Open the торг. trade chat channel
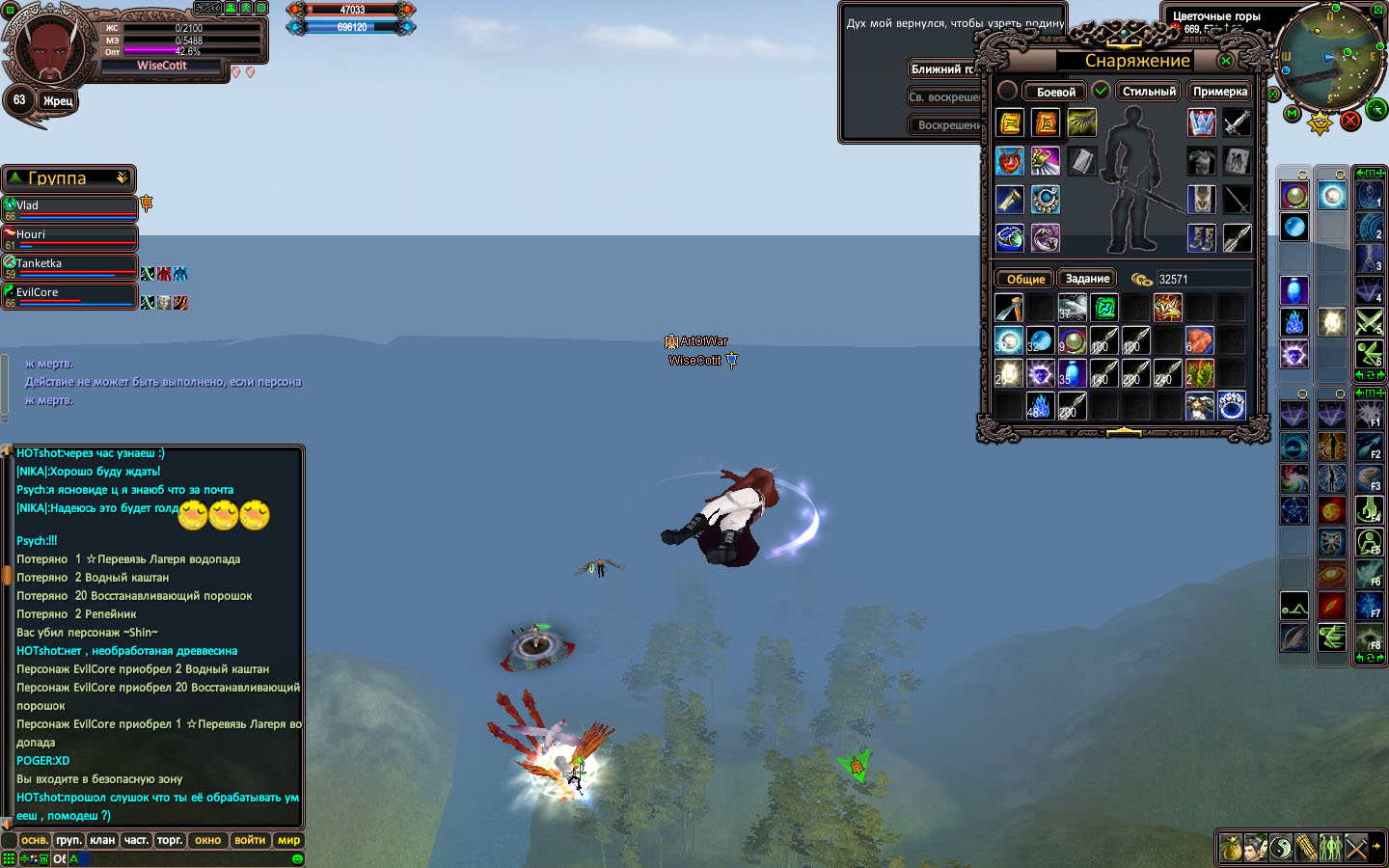The height and width of the screenshot is (868, 1389). click(x=170, y=840)
